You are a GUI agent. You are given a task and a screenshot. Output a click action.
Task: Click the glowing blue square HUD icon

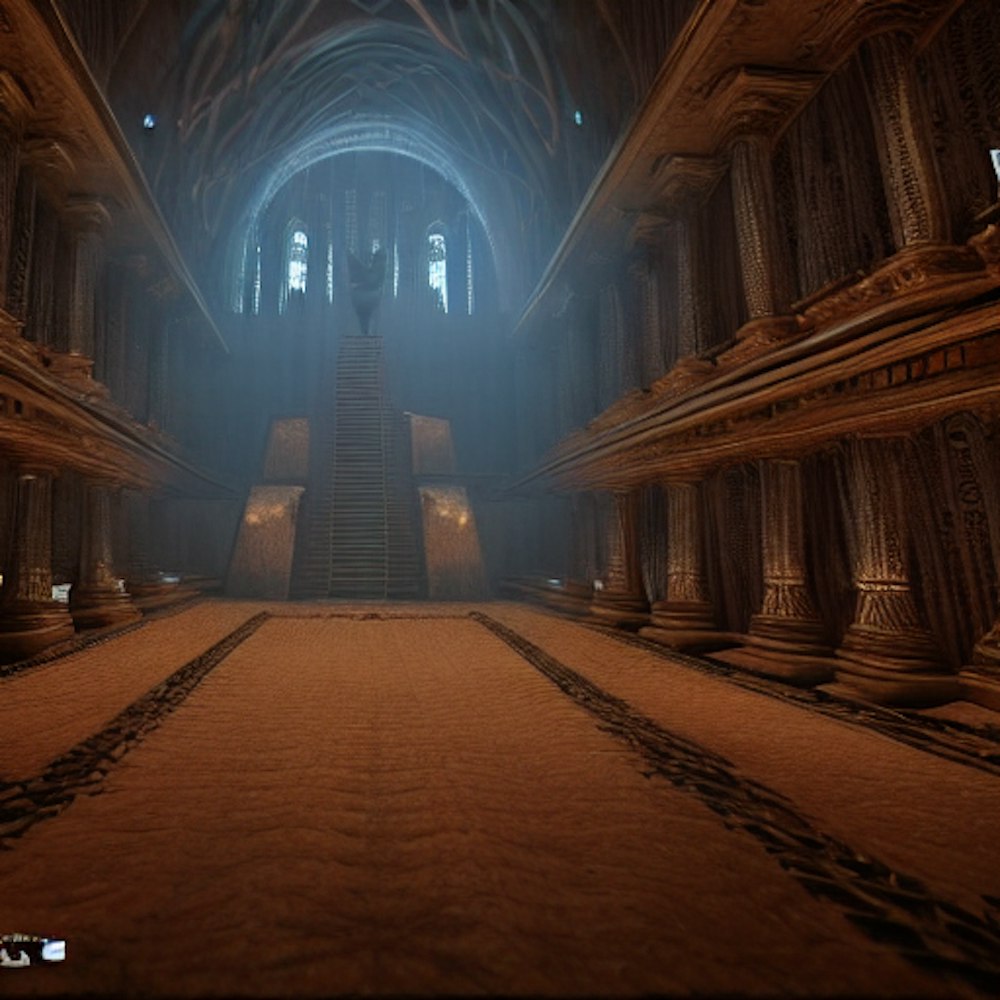coord(52,950)
